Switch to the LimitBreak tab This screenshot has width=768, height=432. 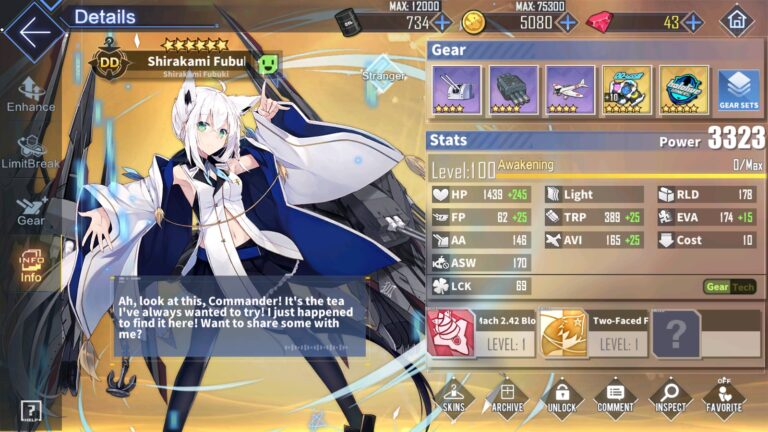click(31, 149)
